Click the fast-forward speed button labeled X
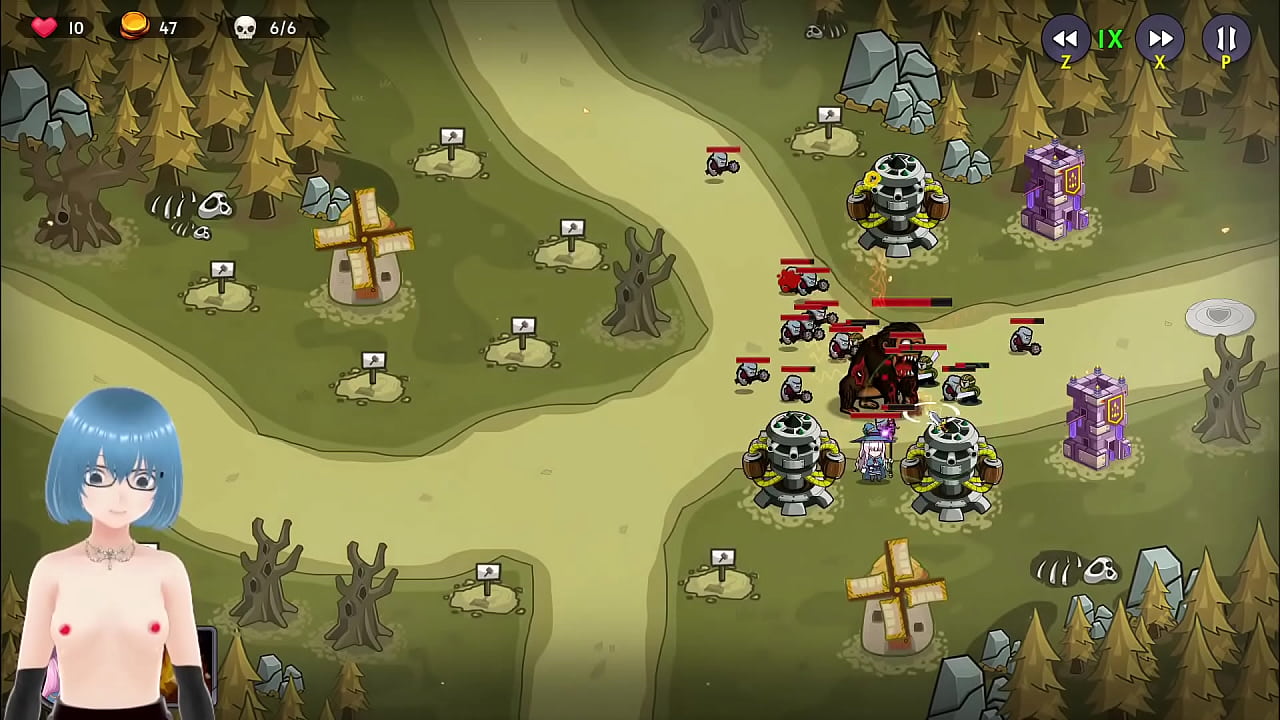1280x720 pixels. tap(1159, 39)
